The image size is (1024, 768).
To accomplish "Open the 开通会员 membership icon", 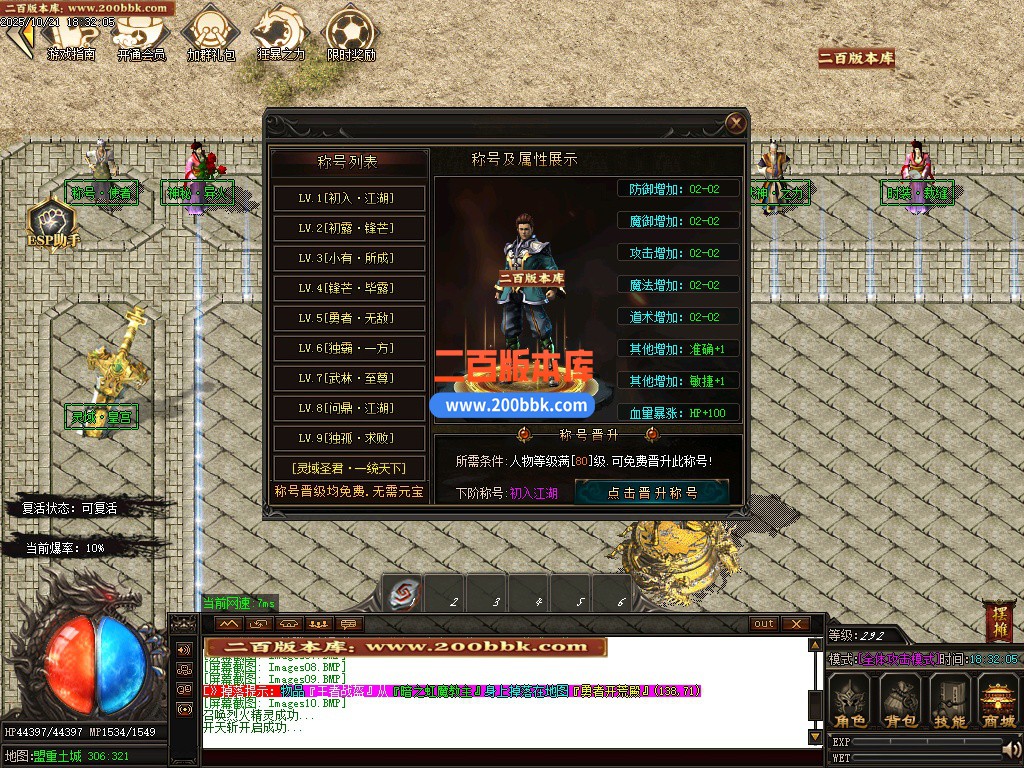I will 140,36.
